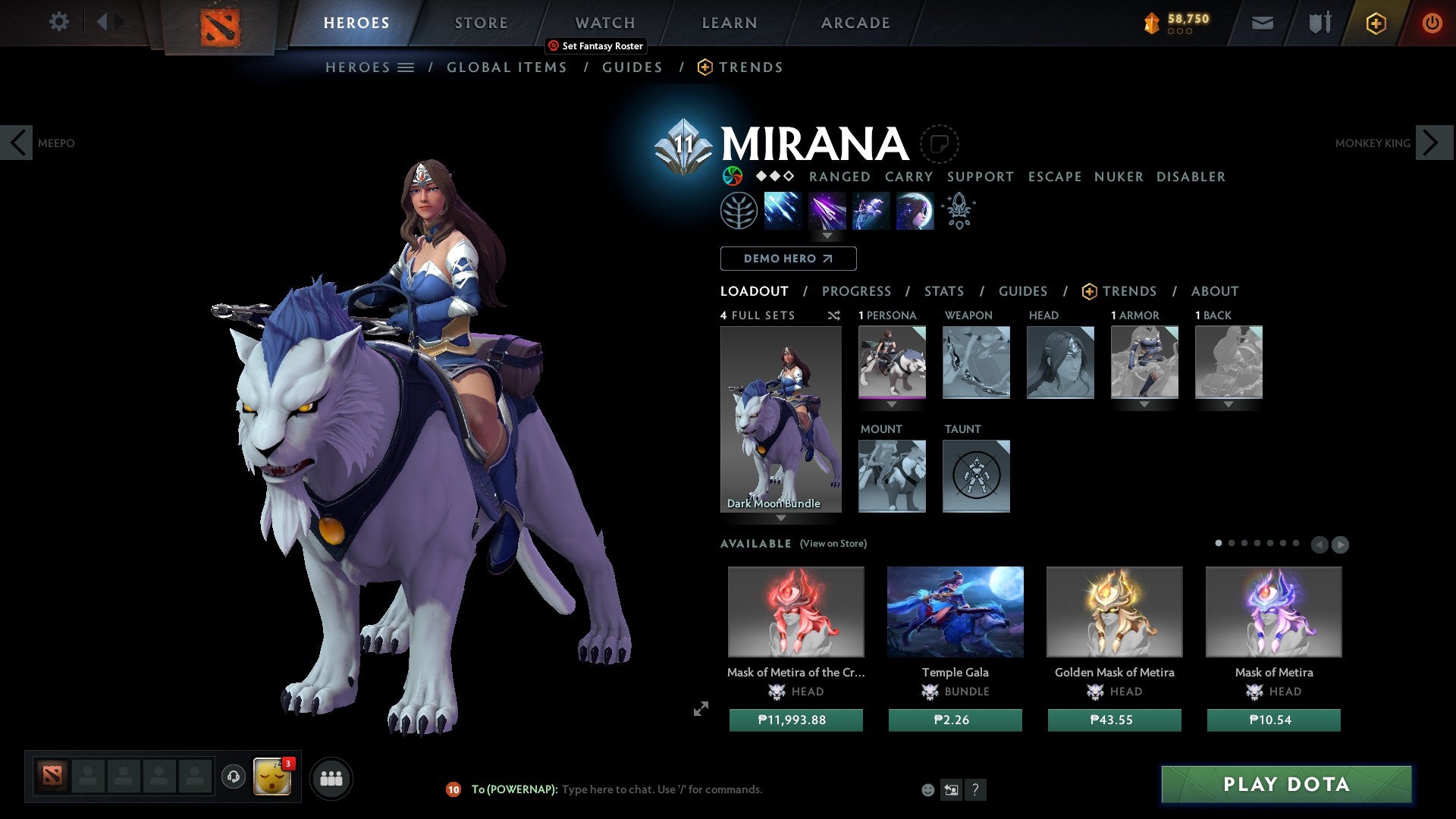Screen dimensions: 1456x819
Task: Toggle the shuffle icon next to Full Sets
Action: [833, 315]
